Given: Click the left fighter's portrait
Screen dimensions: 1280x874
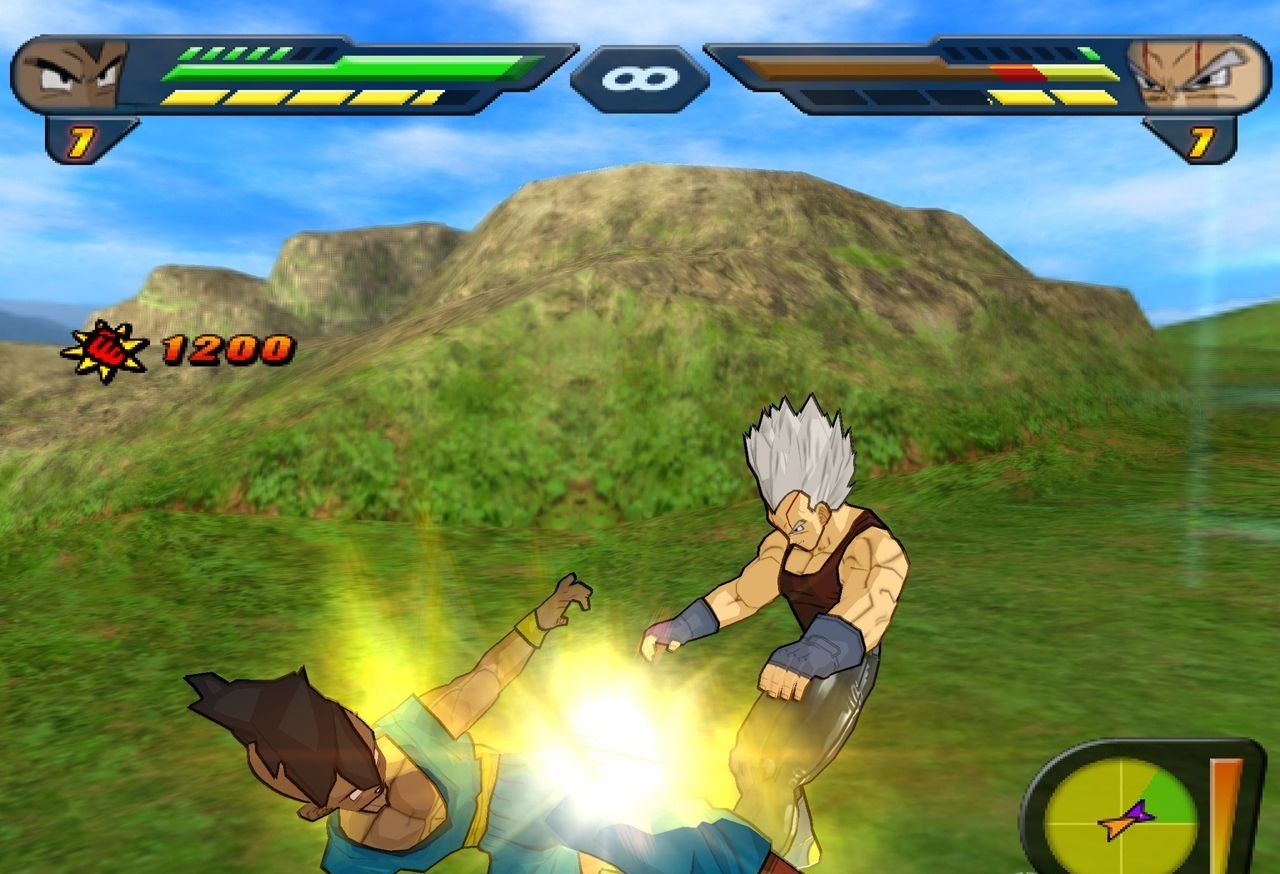Looking at the screenshot, I should pyautogui.click(x=72, y=74).
